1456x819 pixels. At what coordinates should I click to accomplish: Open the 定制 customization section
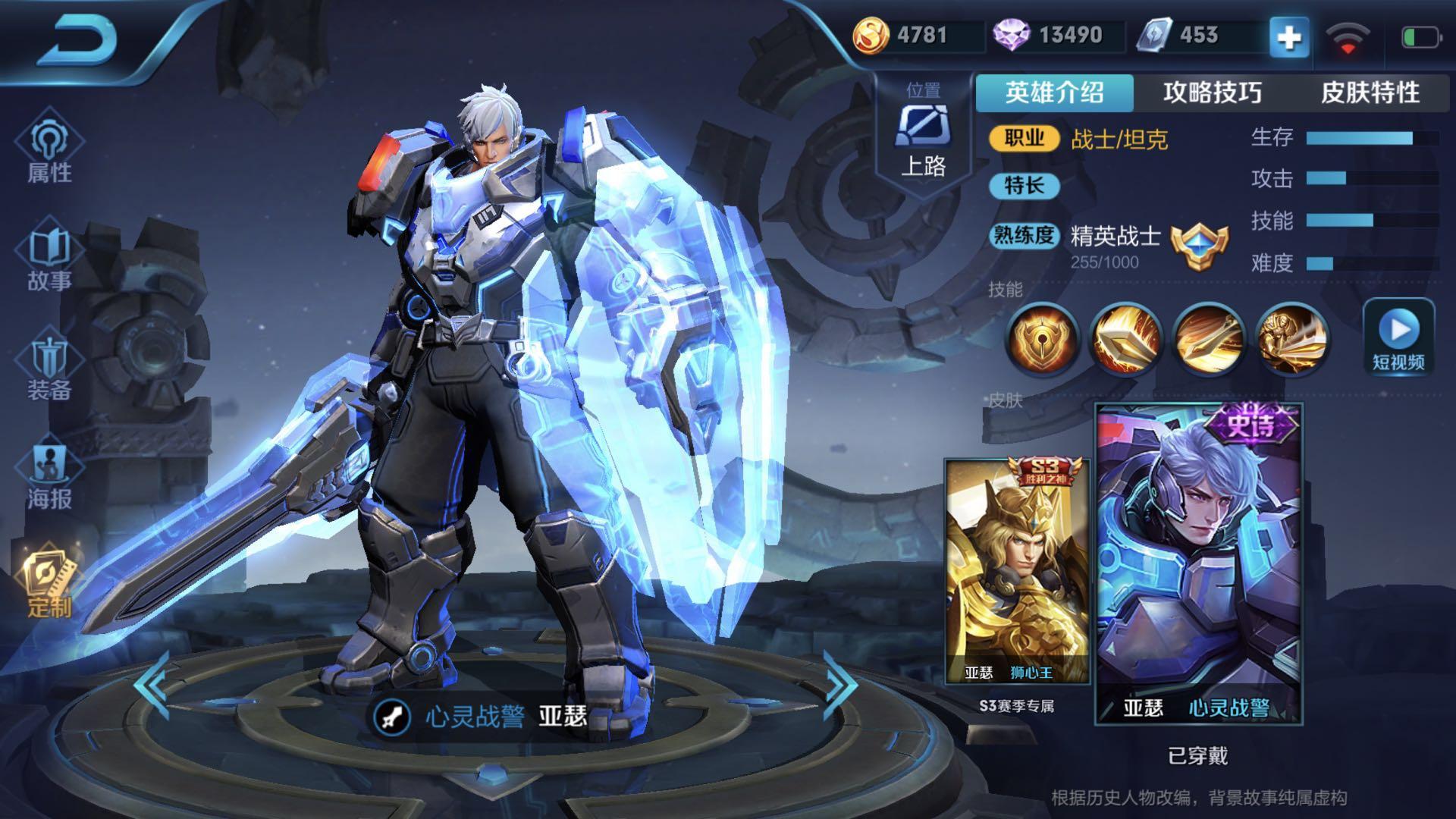click(49, 584)
